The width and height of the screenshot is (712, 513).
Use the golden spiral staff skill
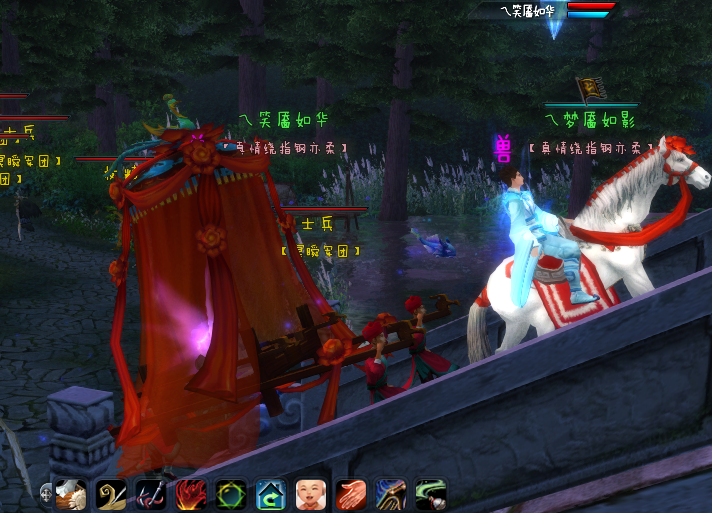(111, 494)
